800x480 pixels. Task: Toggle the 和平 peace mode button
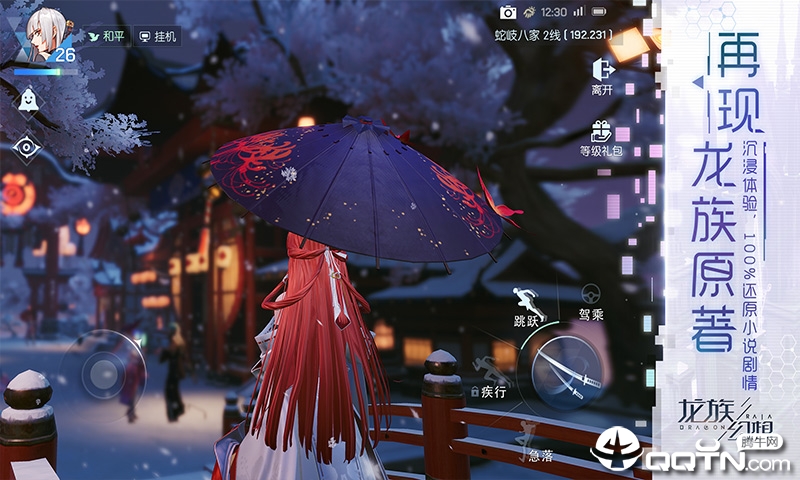[x=107, y=36]
